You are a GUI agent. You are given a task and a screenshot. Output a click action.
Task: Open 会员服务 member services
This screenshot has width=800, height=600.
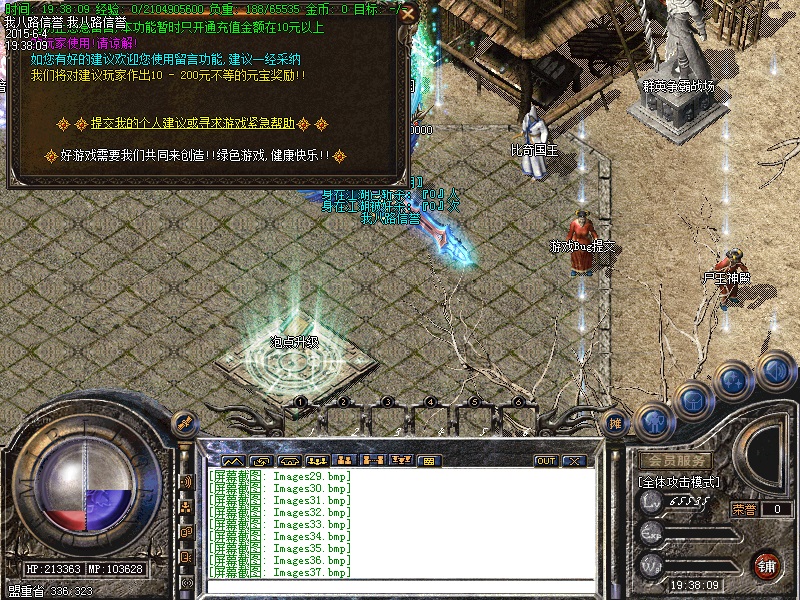675,461
